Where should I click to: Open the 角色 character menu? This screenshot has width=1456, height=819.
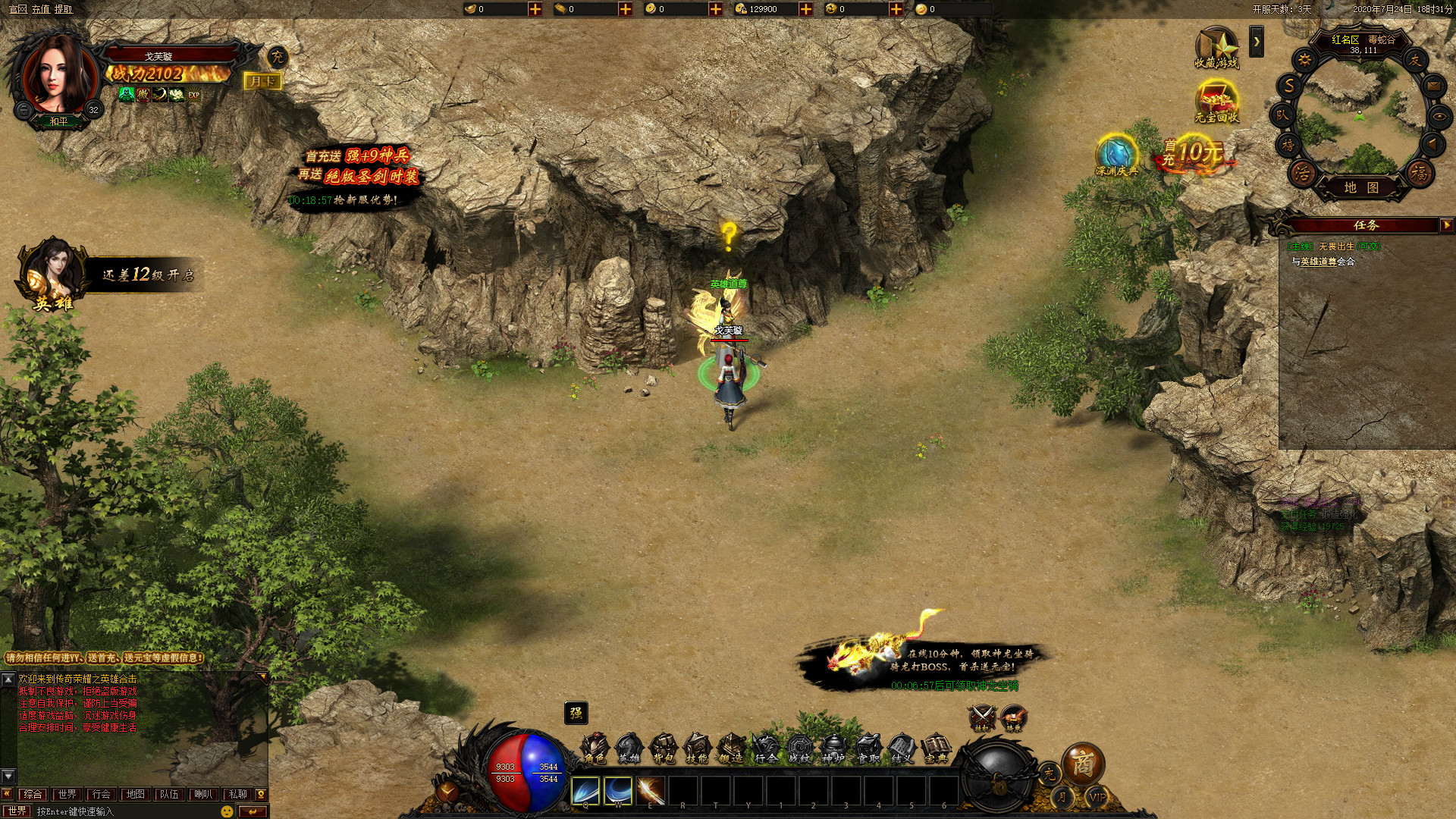pyautogui.click(x=595, y=748)
